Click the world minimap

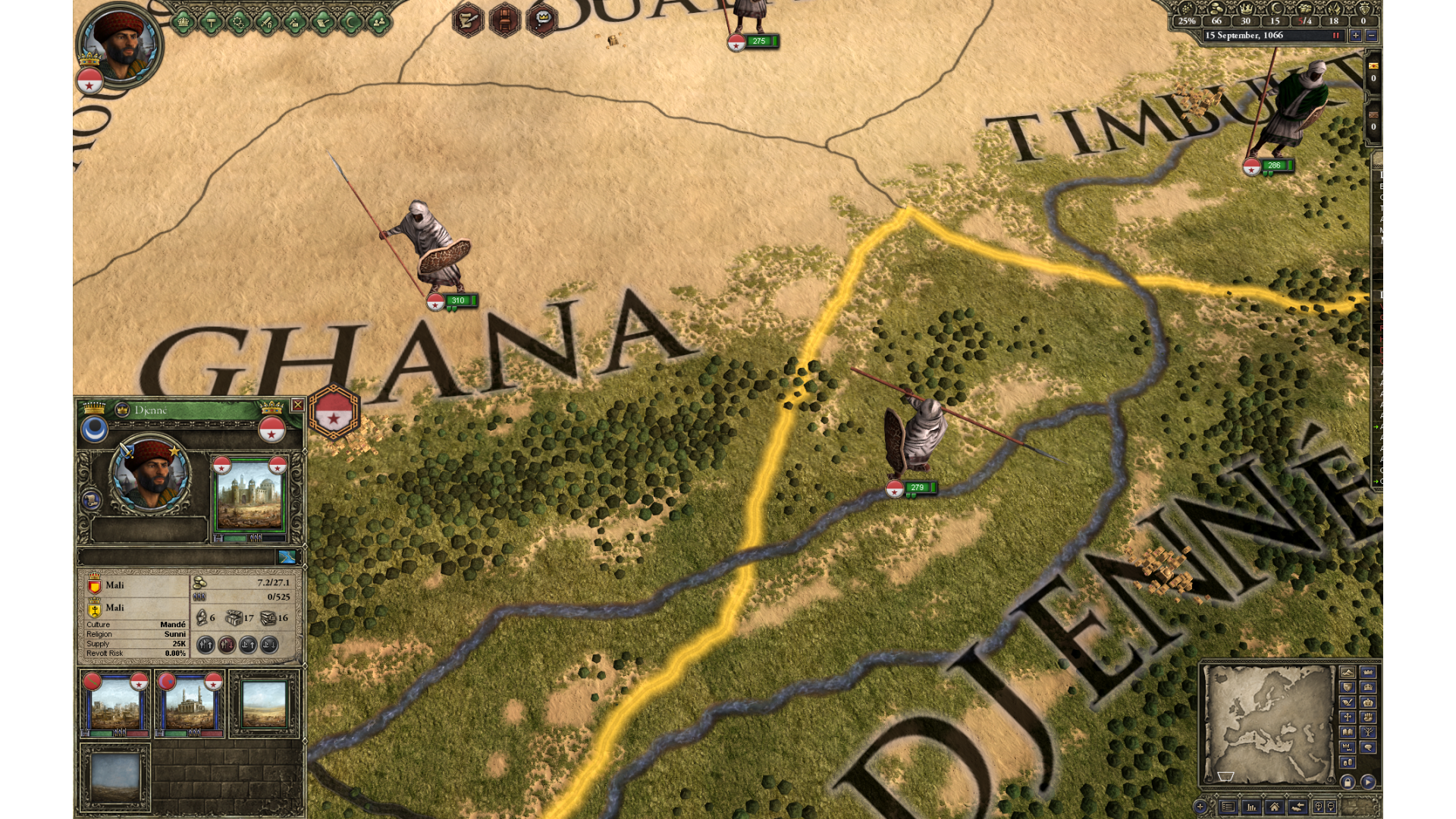click(1268, 723)
